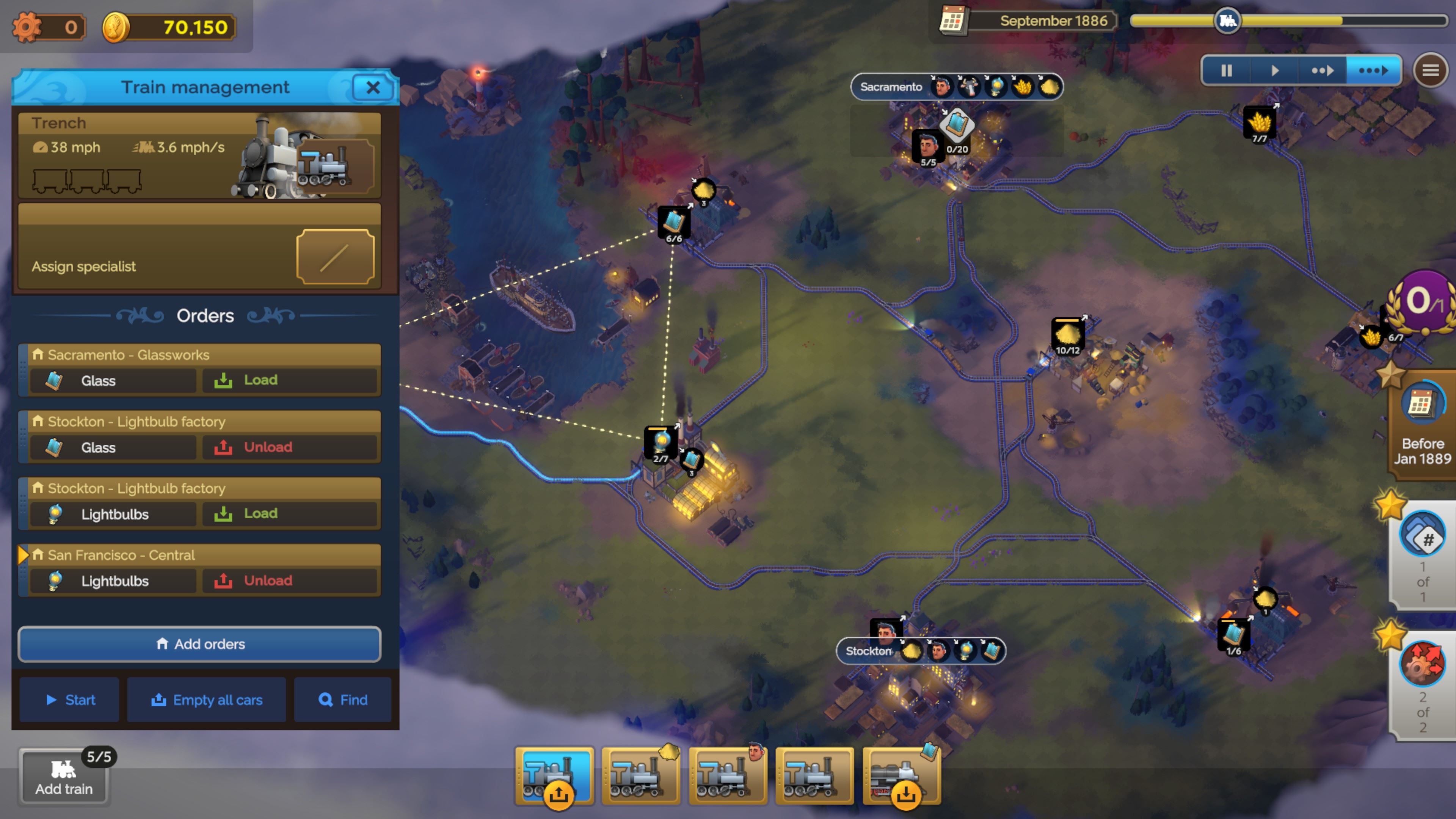Open the Assign specialist slot
This screenshot has width=1456, height=819.
point(335,257)
